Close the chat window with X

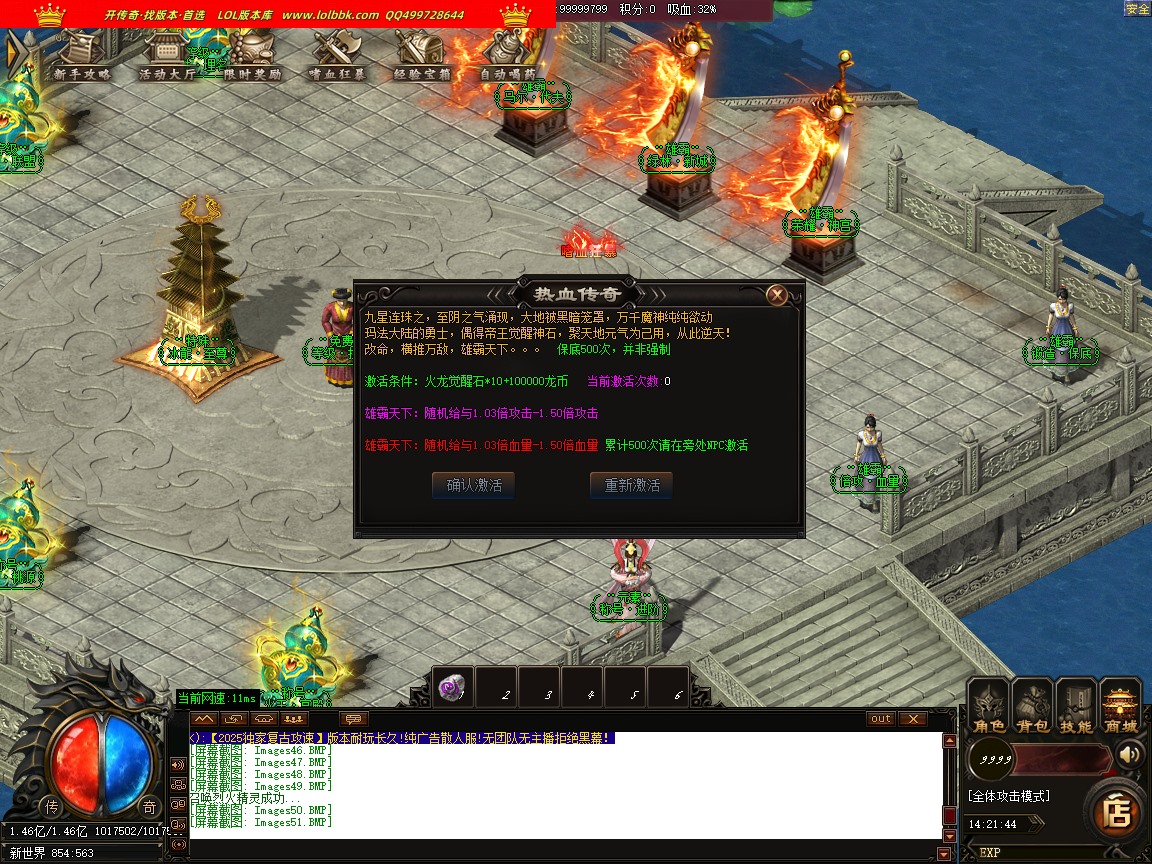click(x=913, y=719)
